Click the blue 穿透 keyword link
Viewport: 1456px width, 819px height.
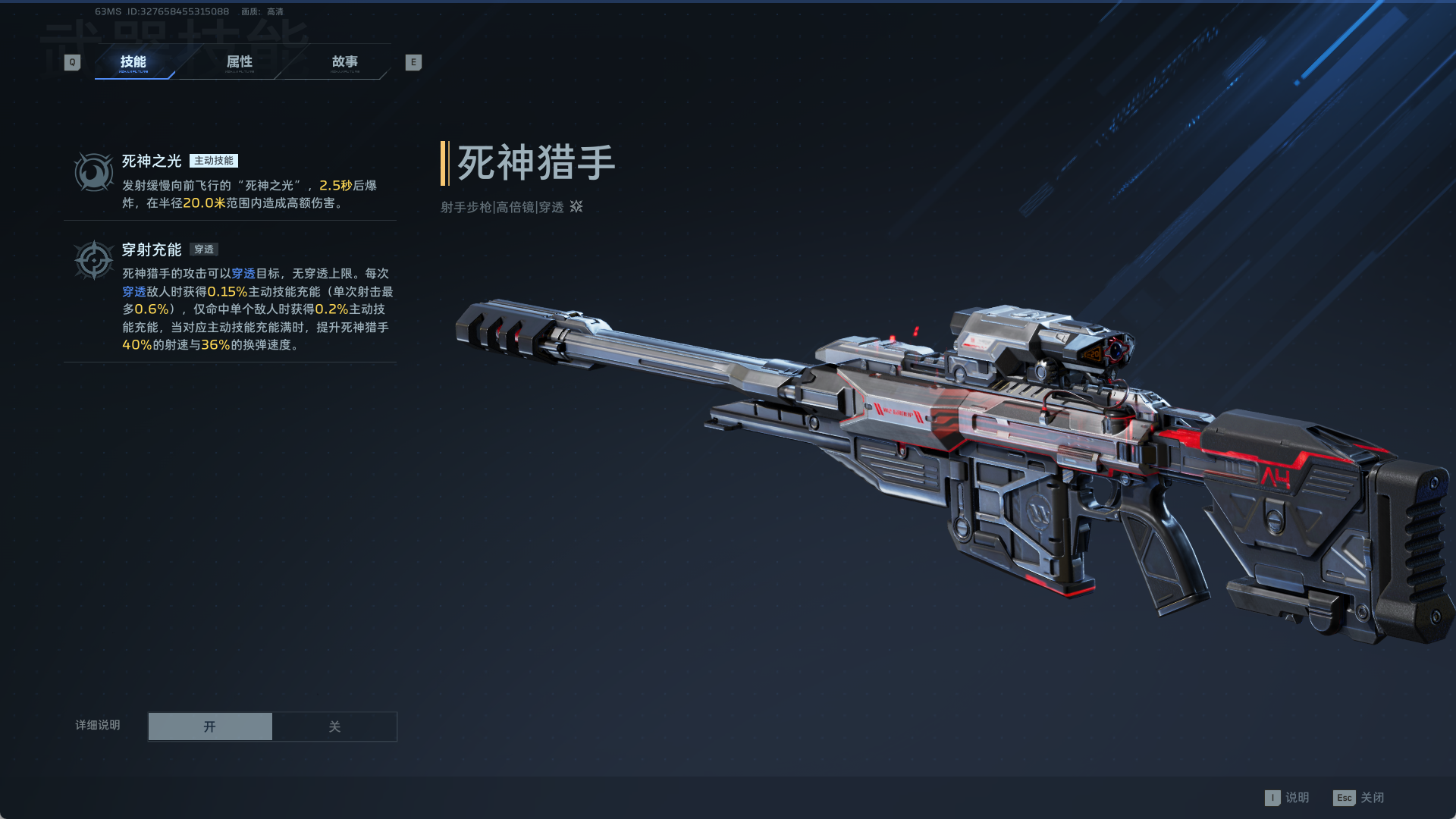click(243, 274)
